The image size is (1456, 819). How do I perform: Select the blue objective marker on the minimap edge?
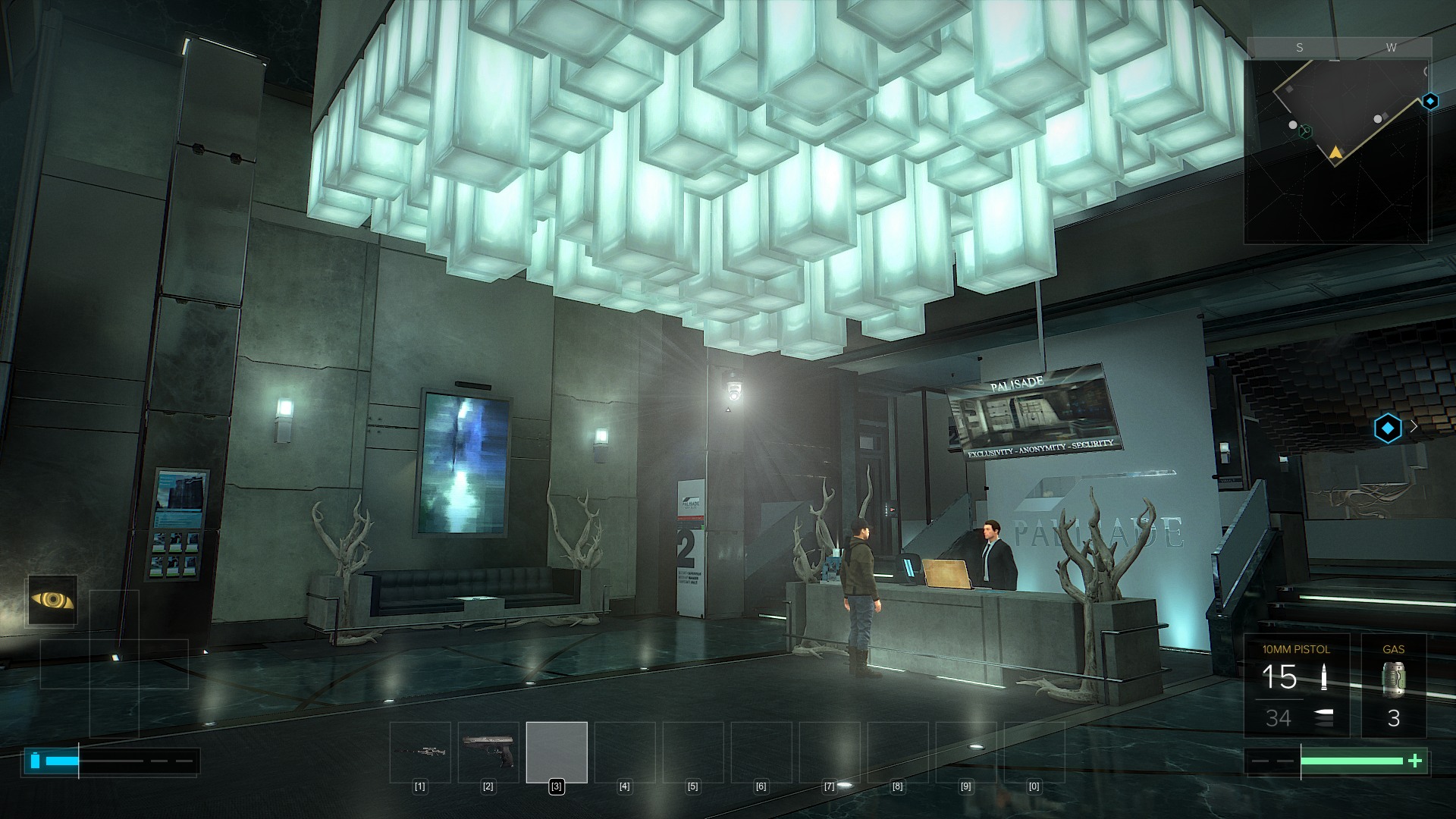(1429, 101)
